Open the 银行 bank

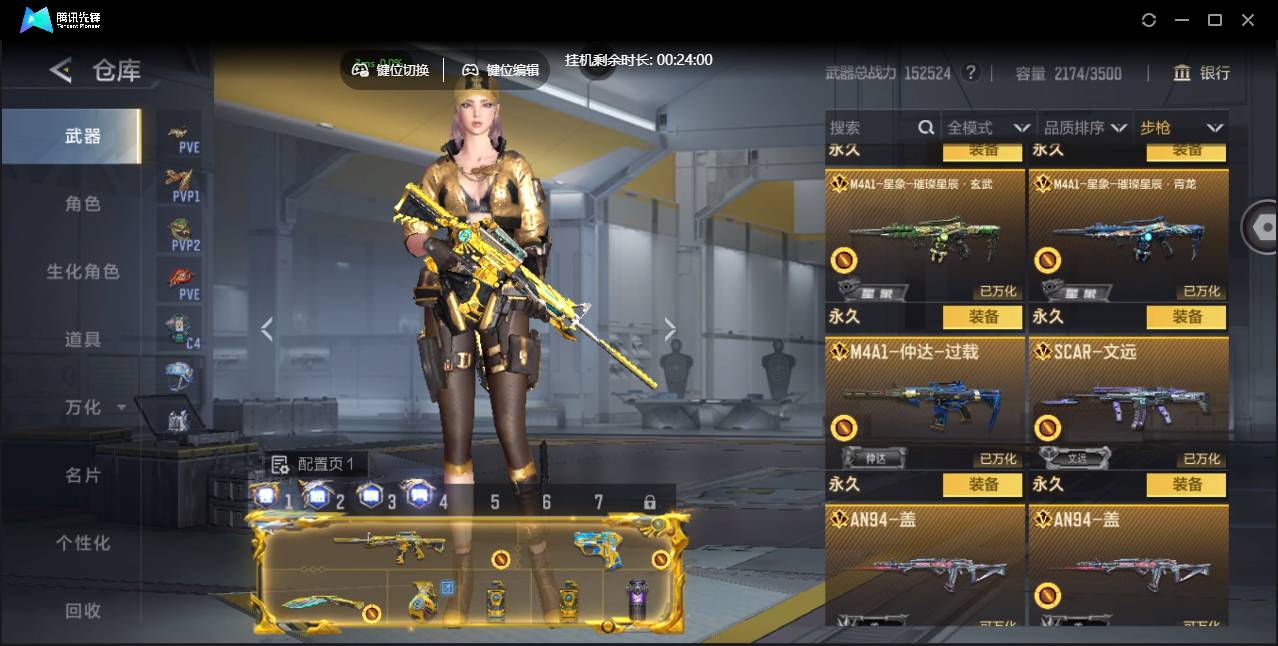point(1202,73)
